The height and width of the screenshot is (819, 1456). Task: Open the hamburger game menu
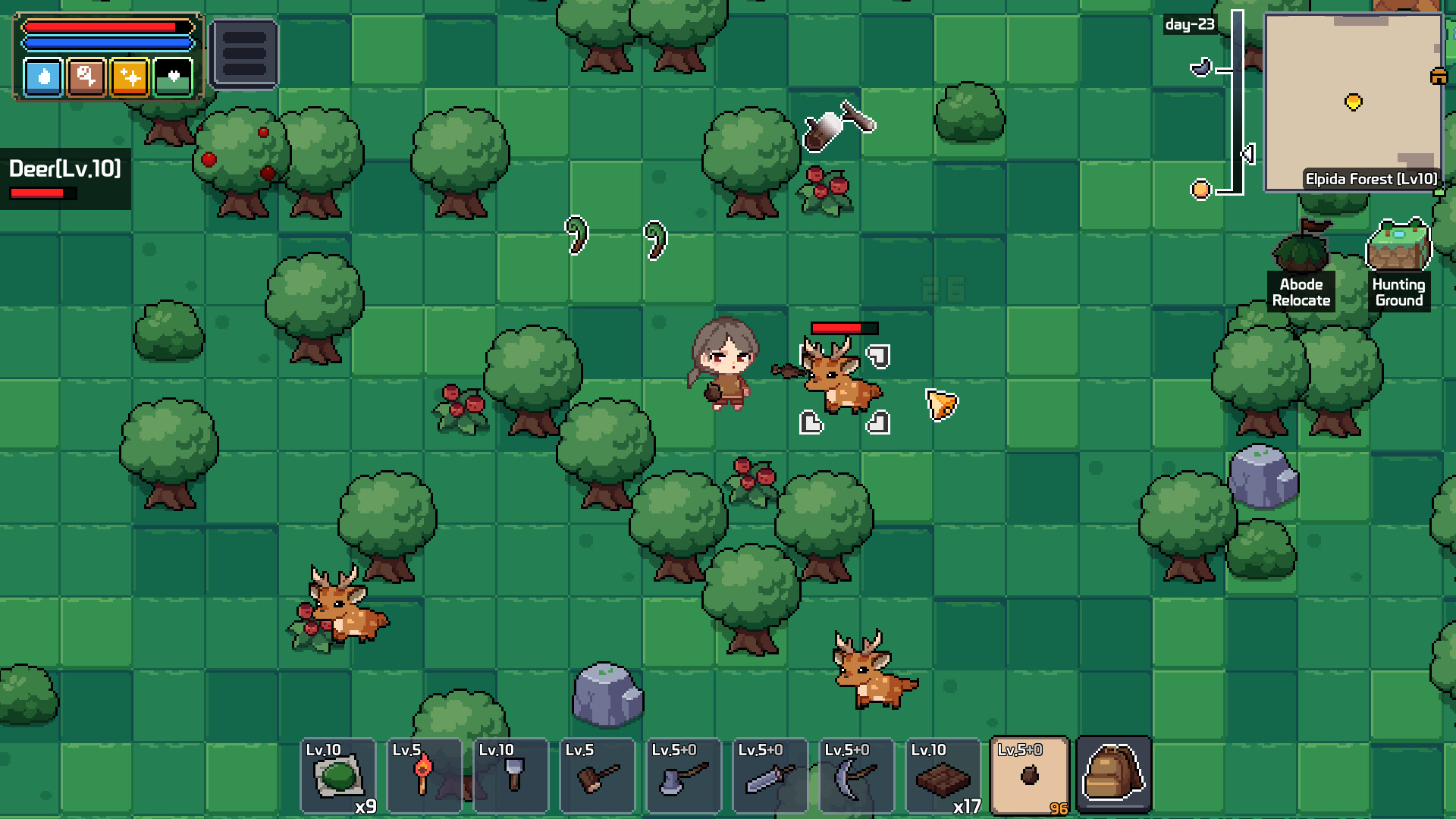pyautogui.click(x=244, y=52)
